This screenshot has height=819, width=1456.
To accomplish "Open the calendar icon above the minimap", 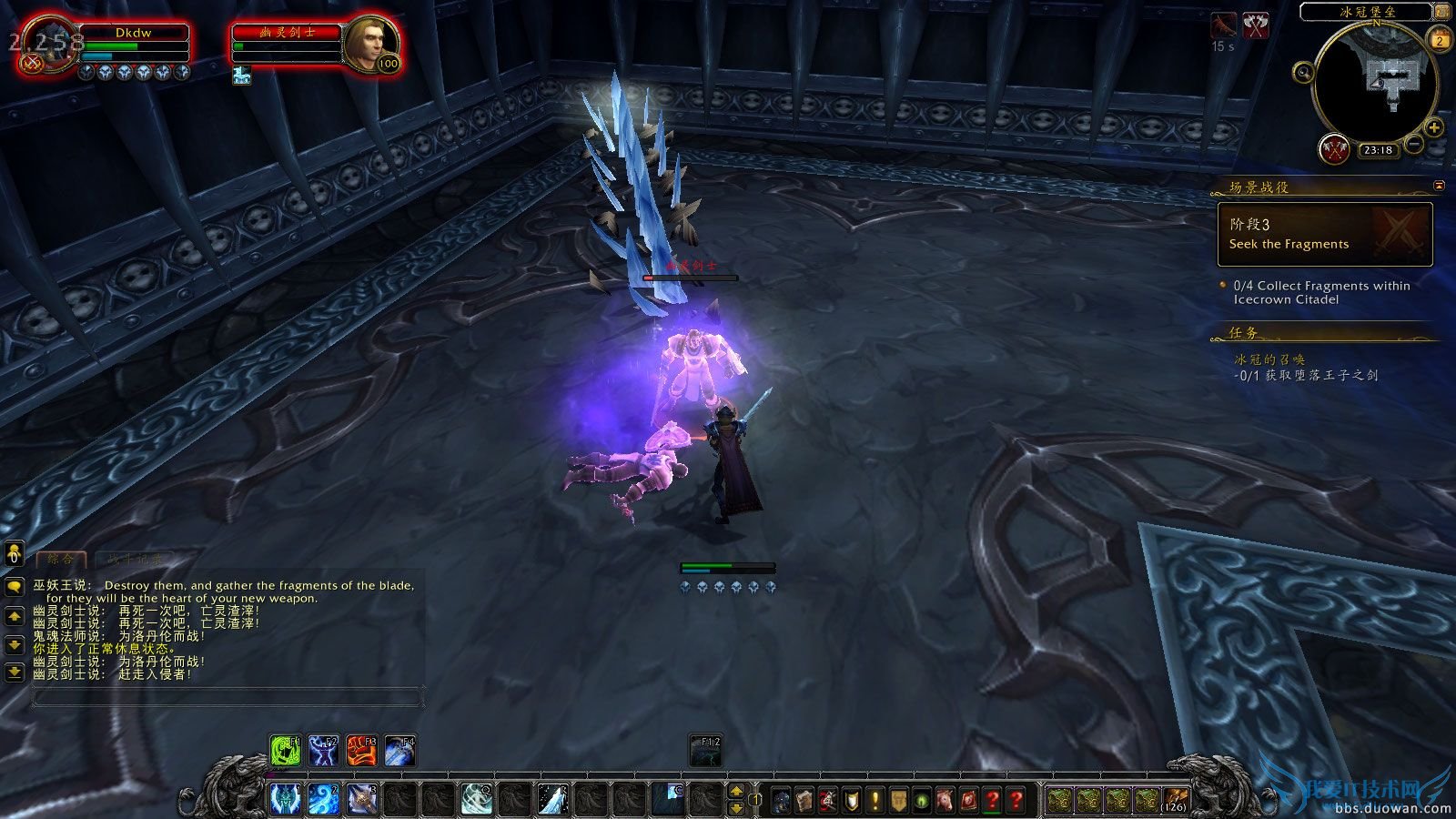I will coord(1438,40).
